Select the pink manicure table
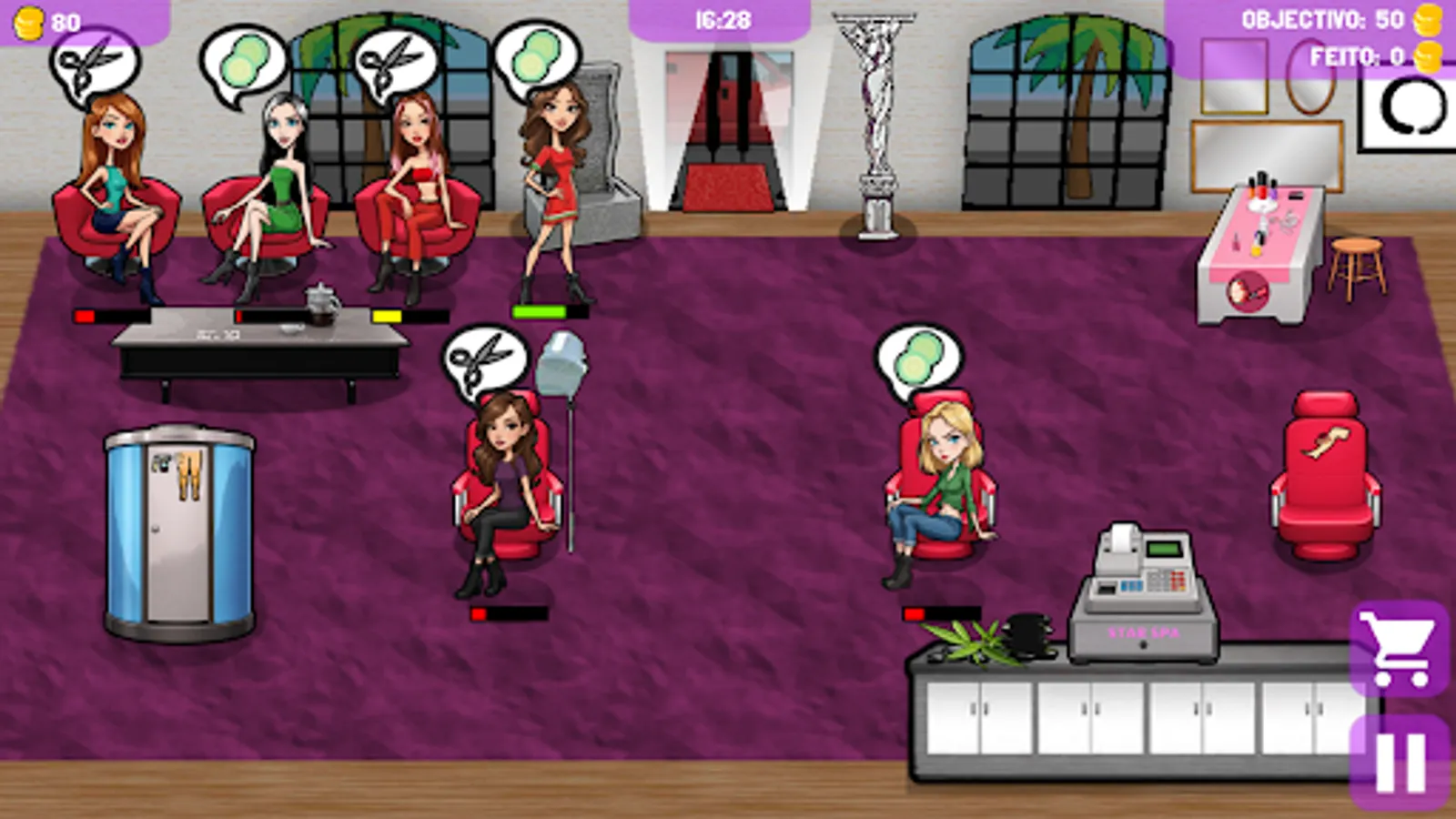The height and width of the screenshot is (819, 1456). (1260, 246)
